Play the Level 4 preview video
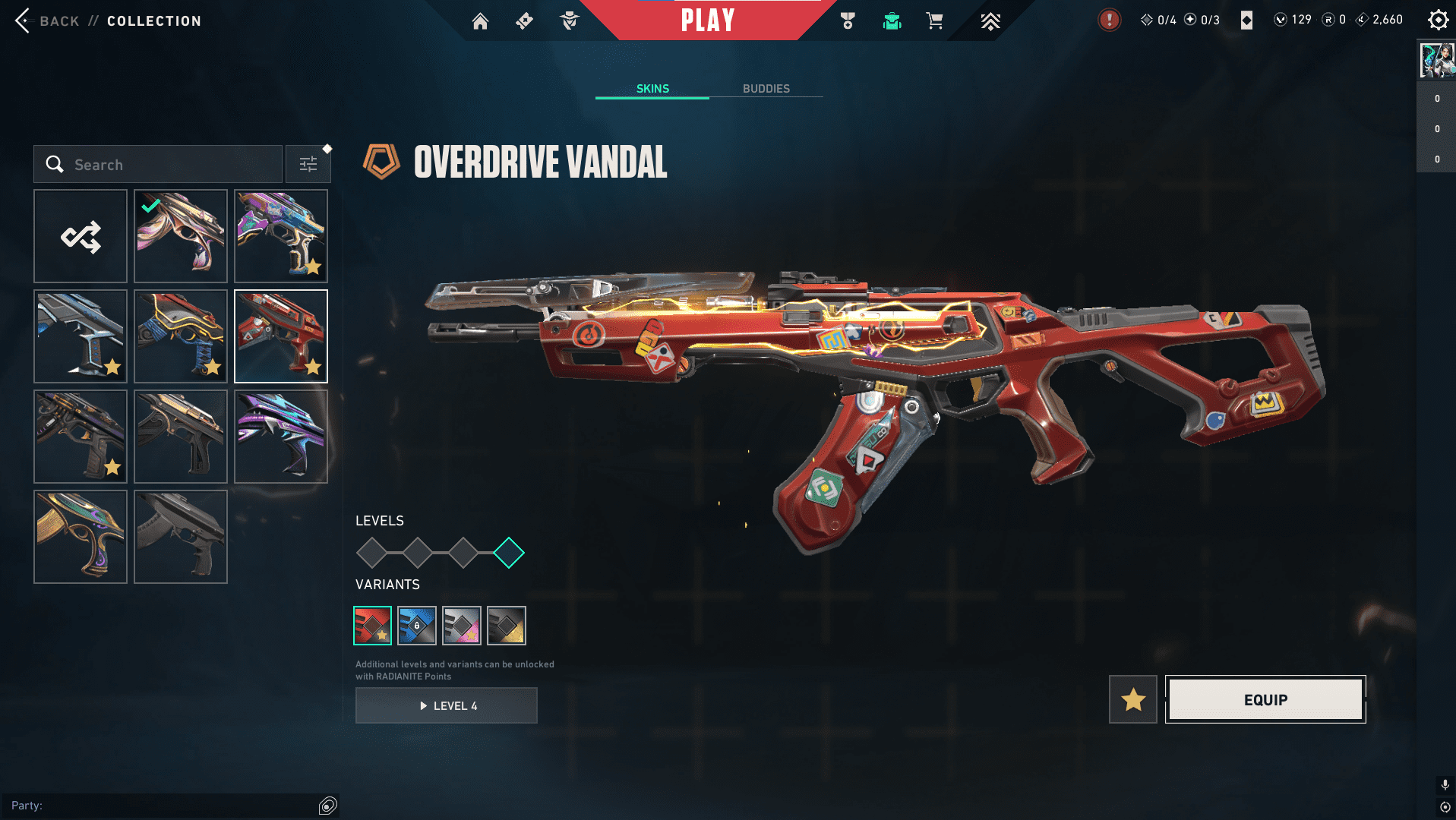Viewport: 1456px width, 820px height. 447,705
